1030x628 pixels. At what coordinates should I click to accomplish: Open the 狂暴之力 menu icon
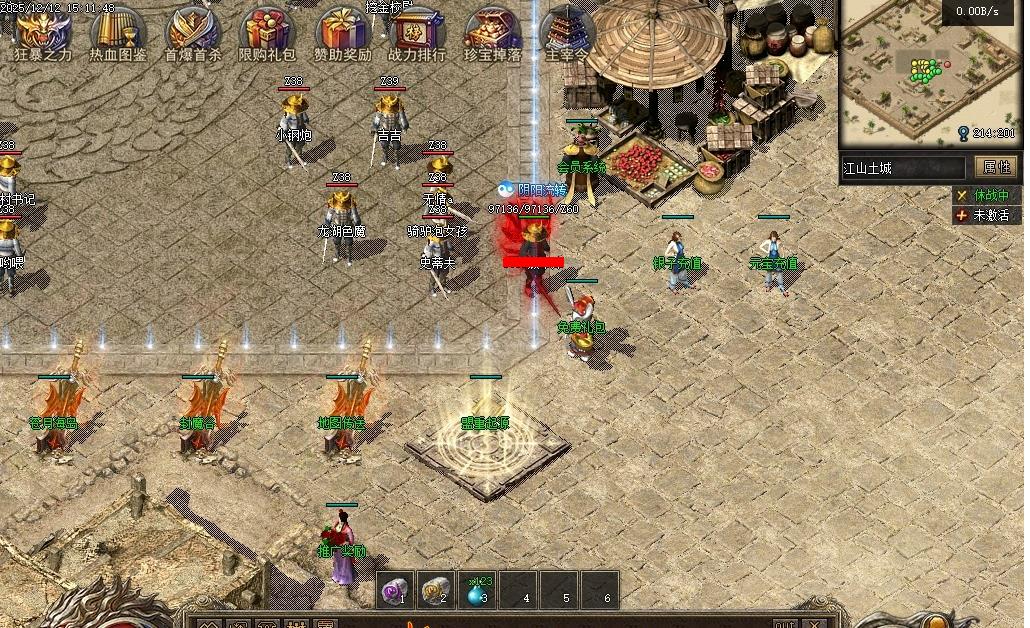pos(43,34)
